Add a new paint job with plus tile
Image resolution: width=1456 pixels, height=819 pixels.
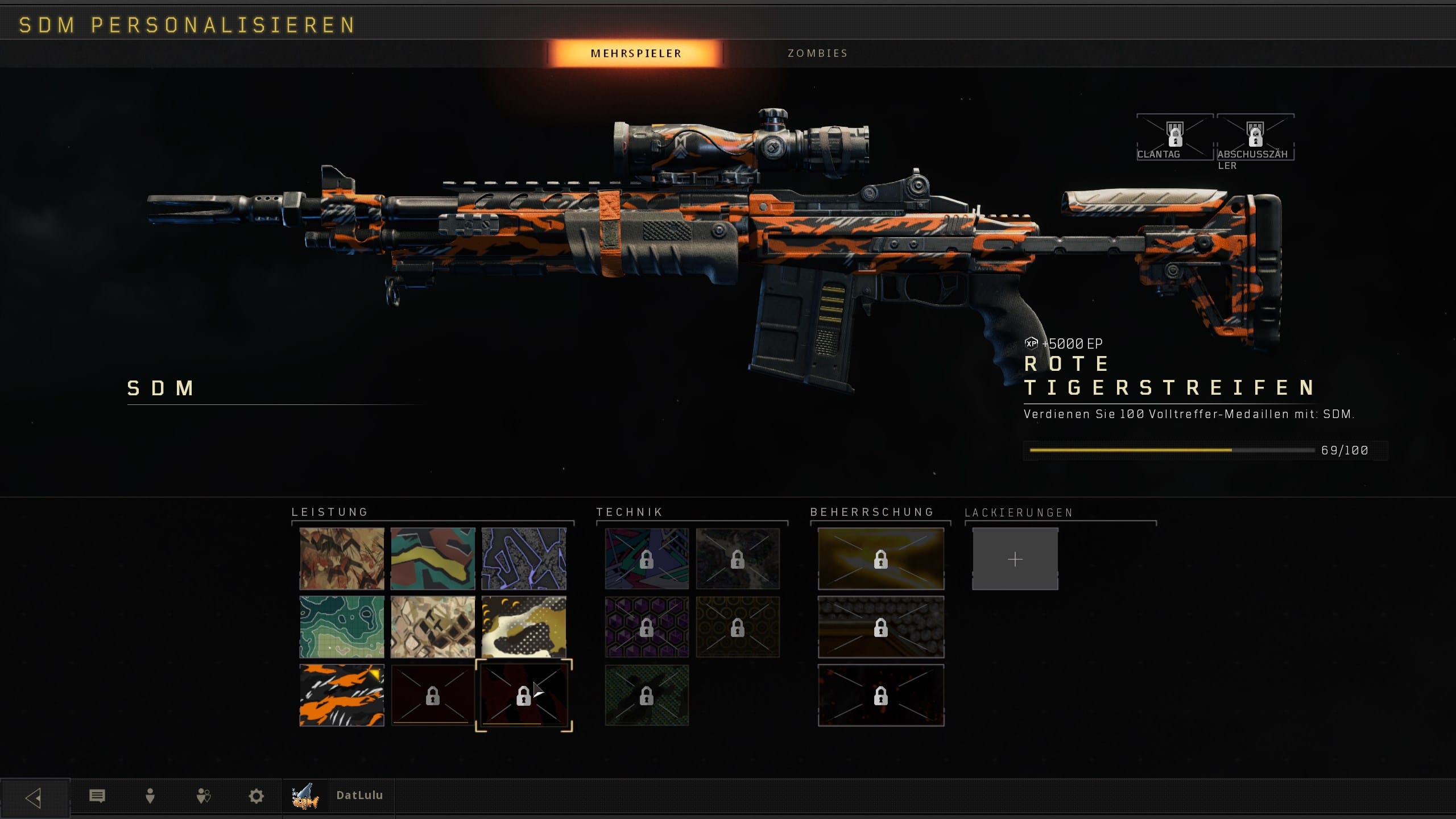pyautogui.click(x=1015, y=559)
